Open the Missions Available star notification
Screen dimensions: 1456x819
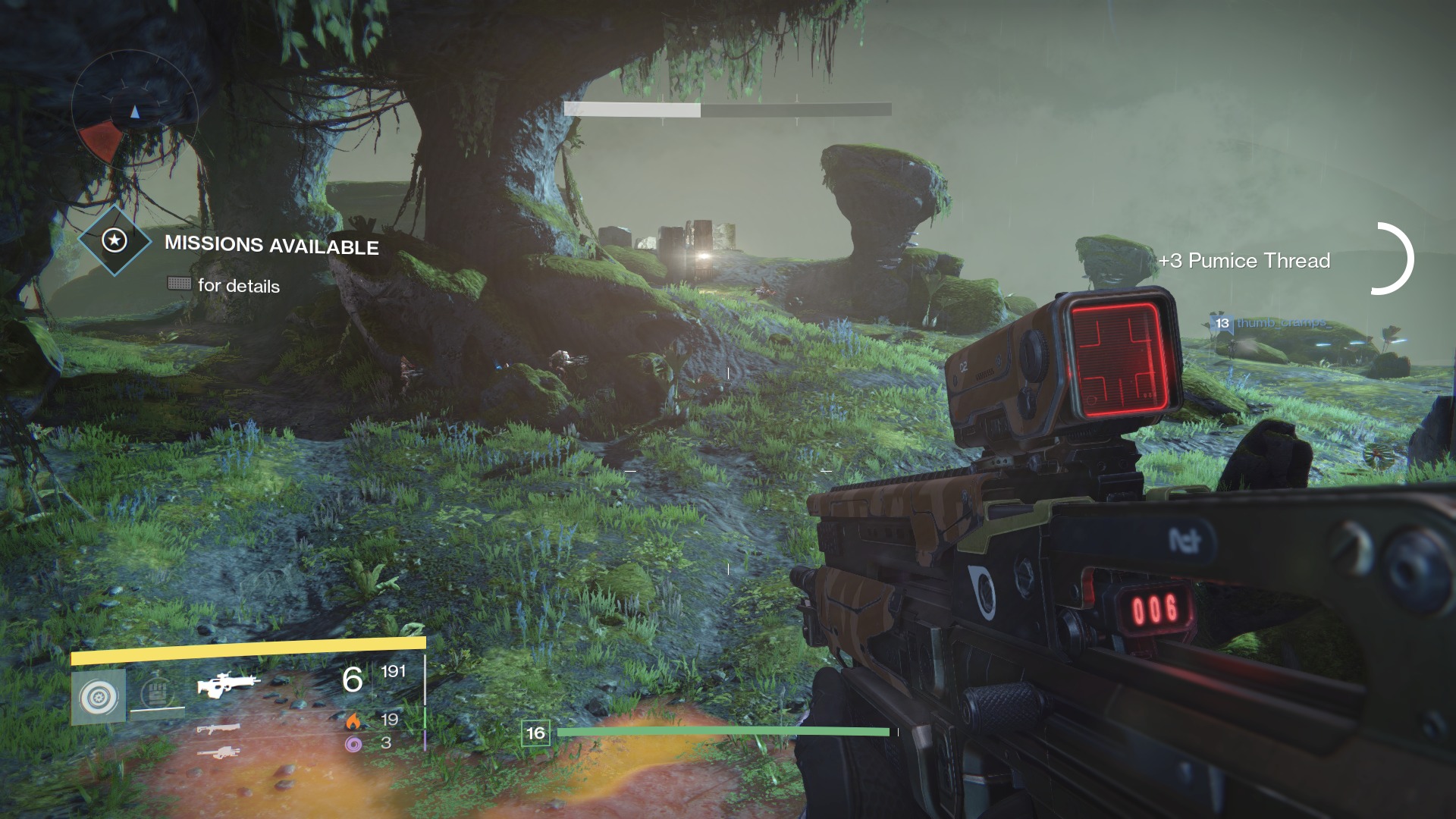115,241
